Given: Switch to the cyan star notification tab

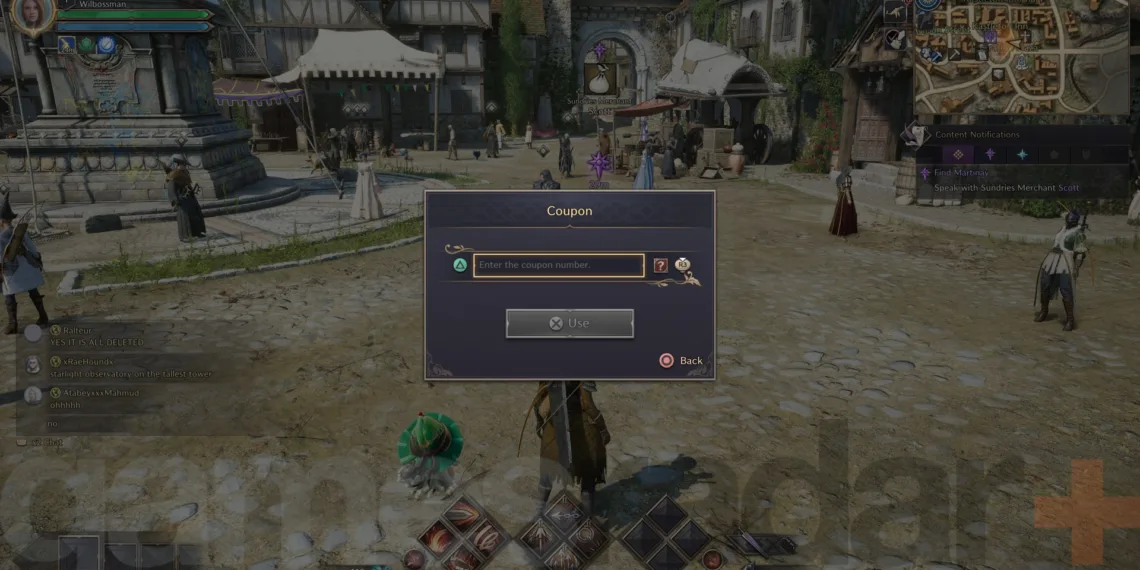Looking at the screenshot, I should 1022,154.
